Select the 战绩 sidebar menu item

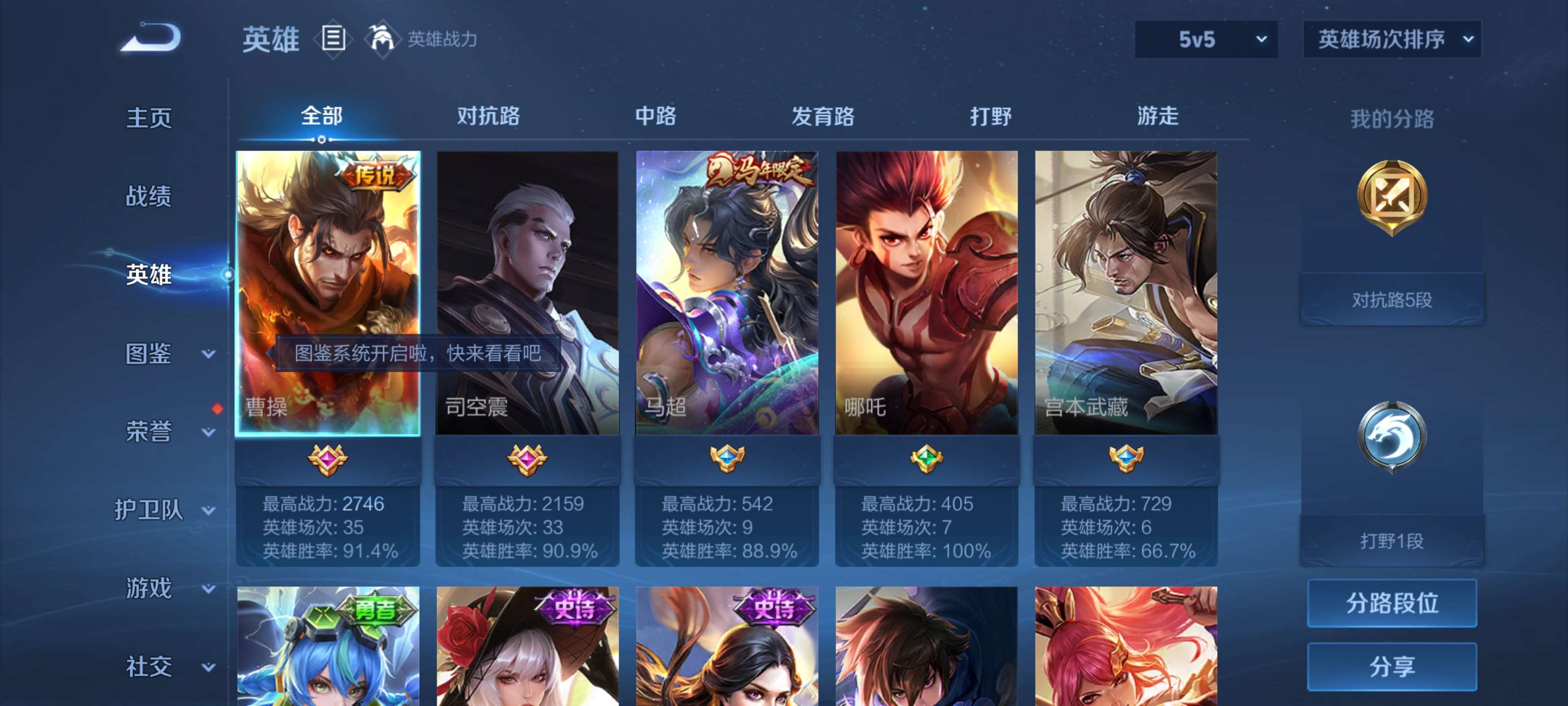[x=150, y=197]
